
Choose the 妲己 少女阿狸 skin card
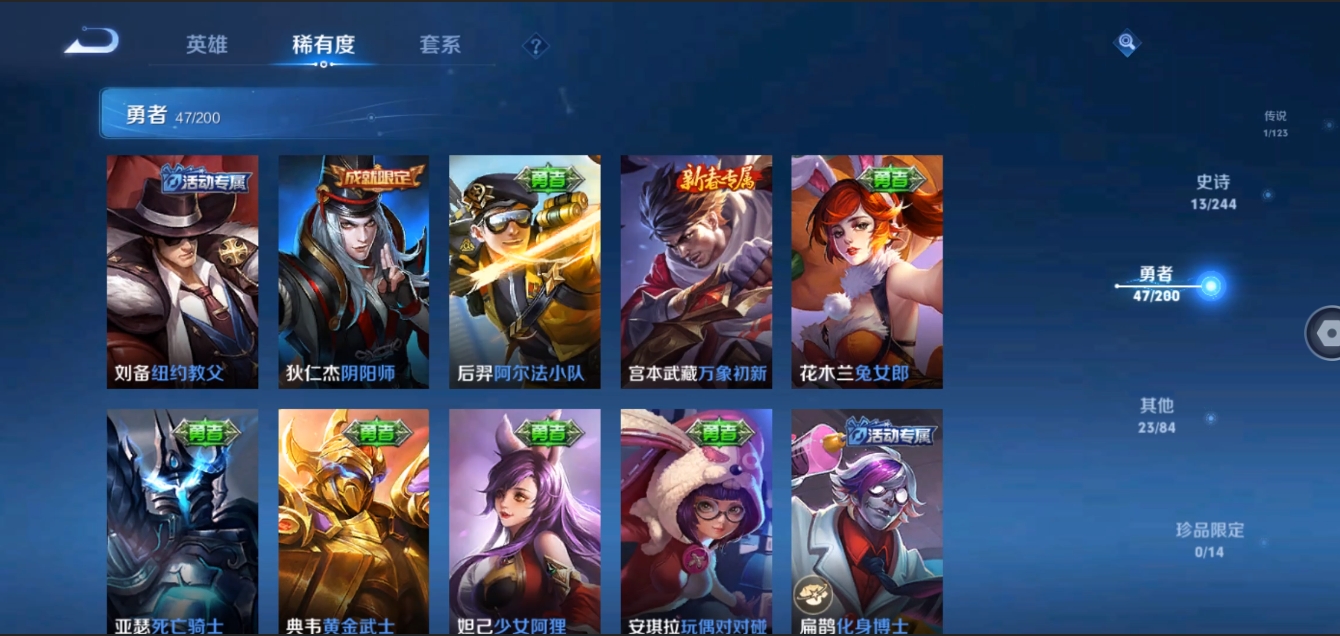click(524, 520)
